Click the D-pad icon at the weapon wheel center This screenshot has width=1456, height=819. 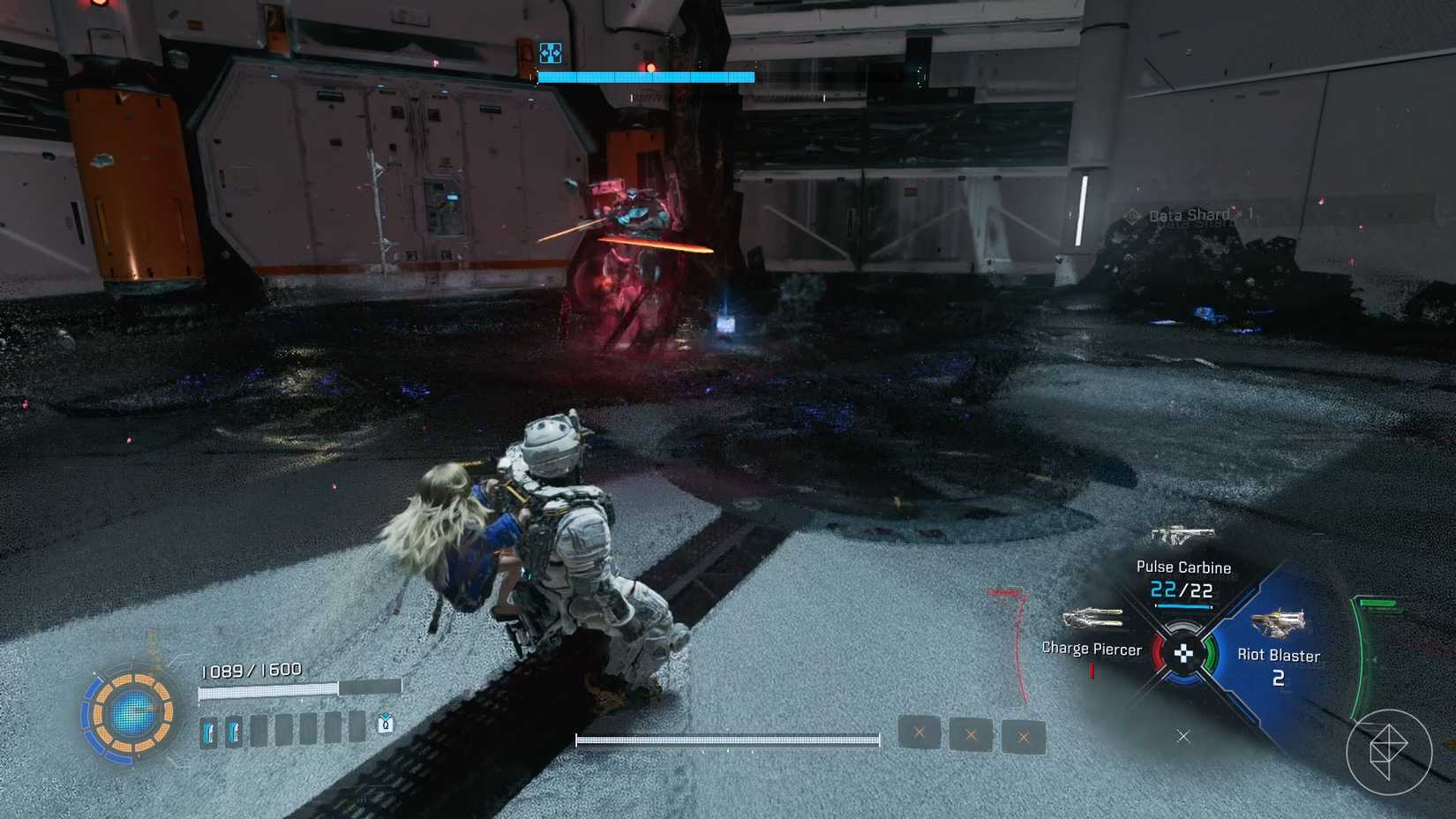[x=1182, y=655]
